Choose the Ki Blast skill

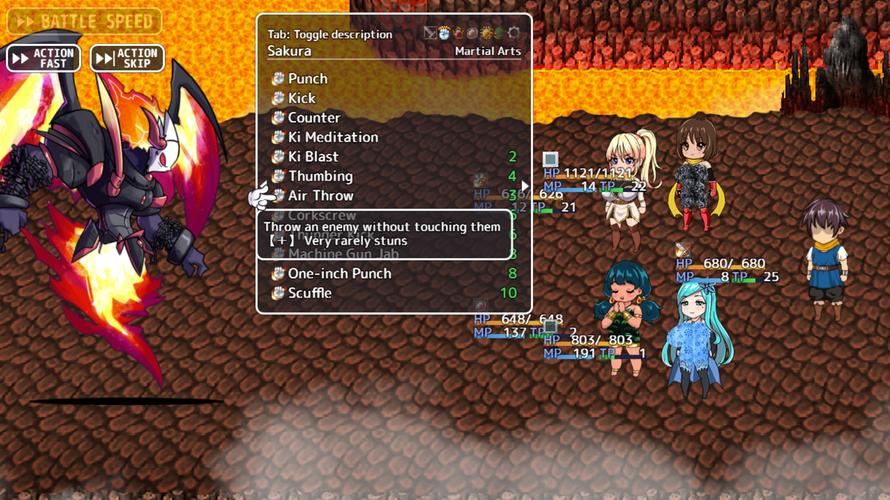pos(313,156)
